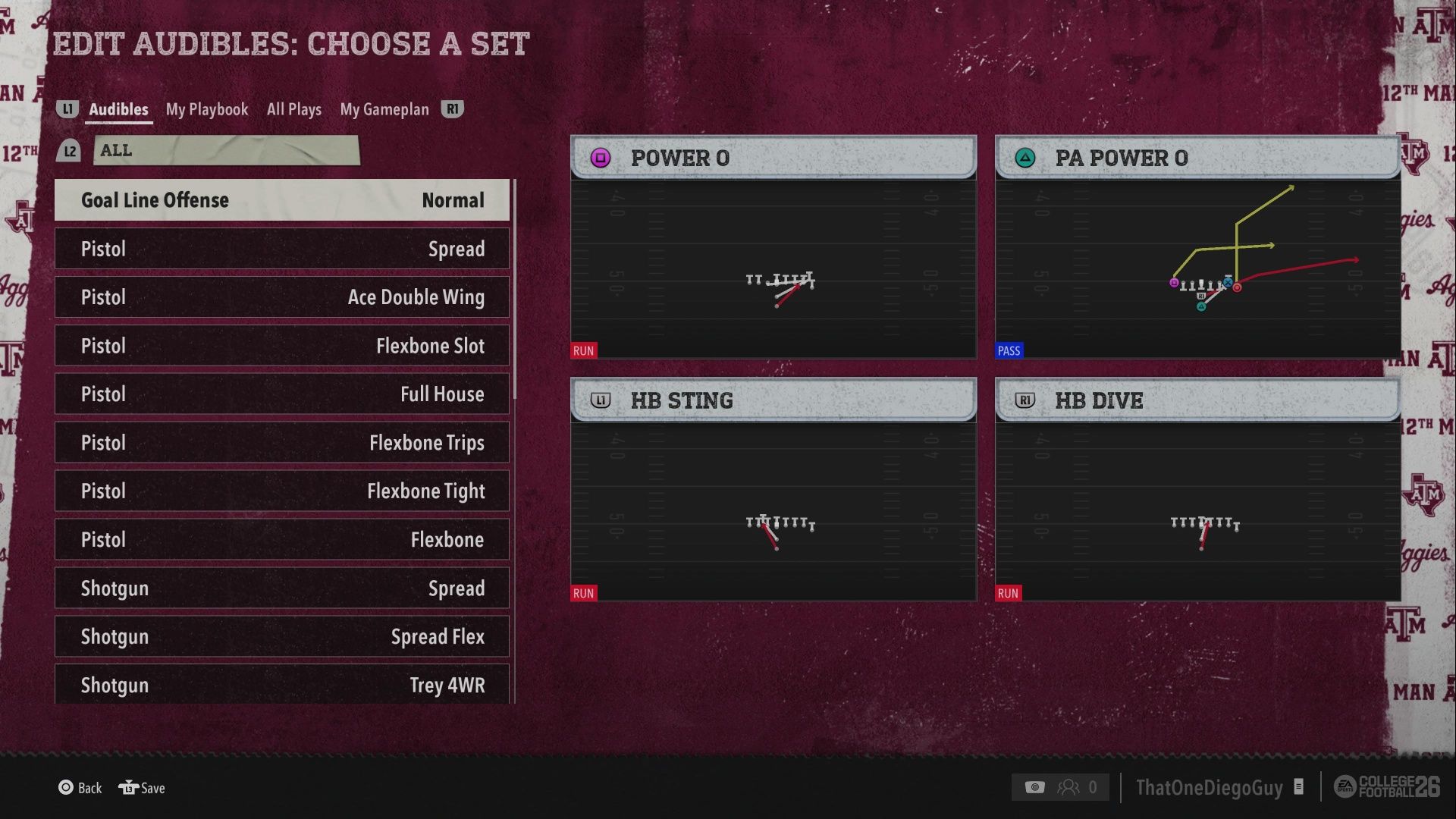Screen dimensions: 1456x819
Task: Click the spectators camera icon near bottom right
Action: tap(1035, 786)
